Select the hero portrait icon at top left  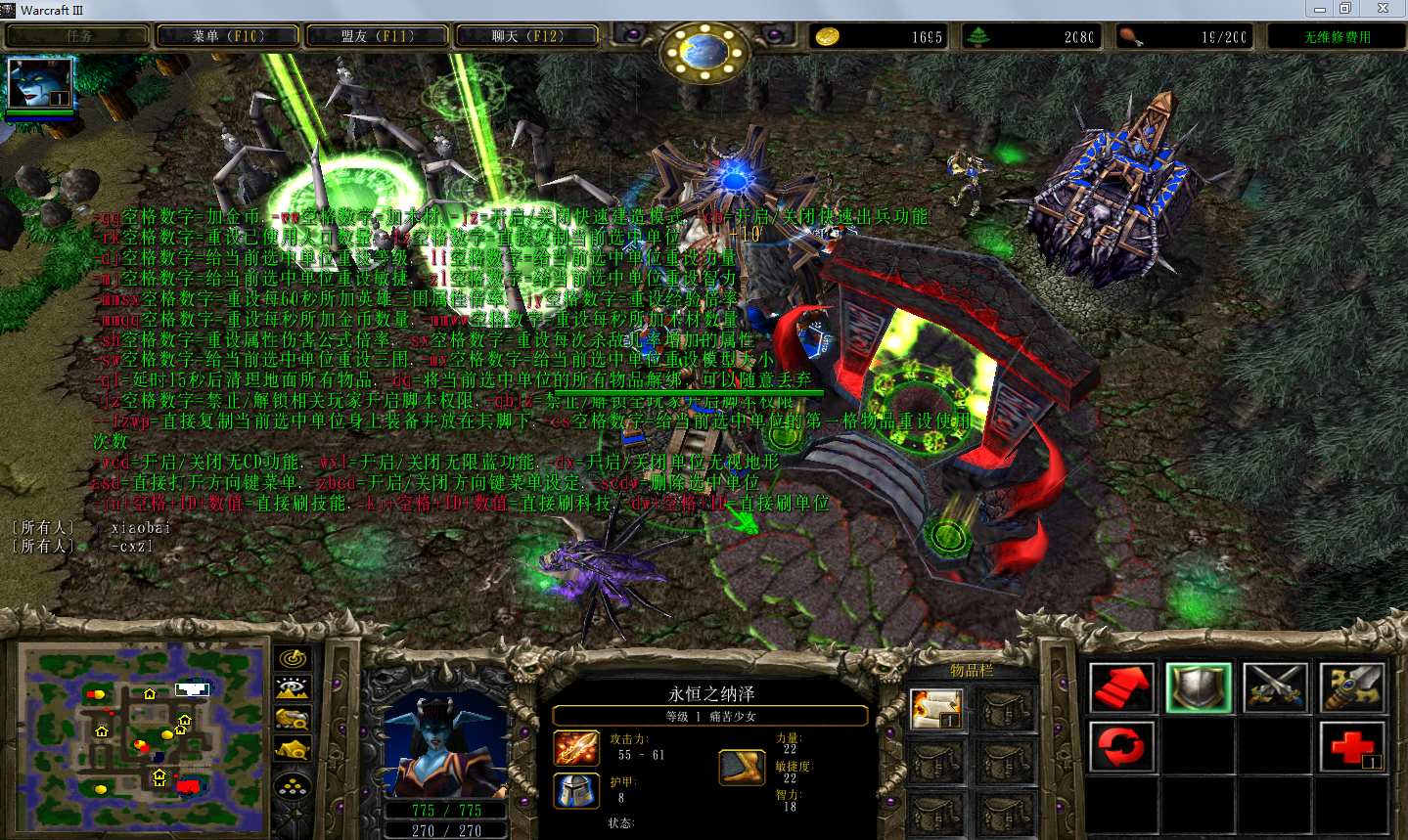pyautogui.click(x=40, y=84)
